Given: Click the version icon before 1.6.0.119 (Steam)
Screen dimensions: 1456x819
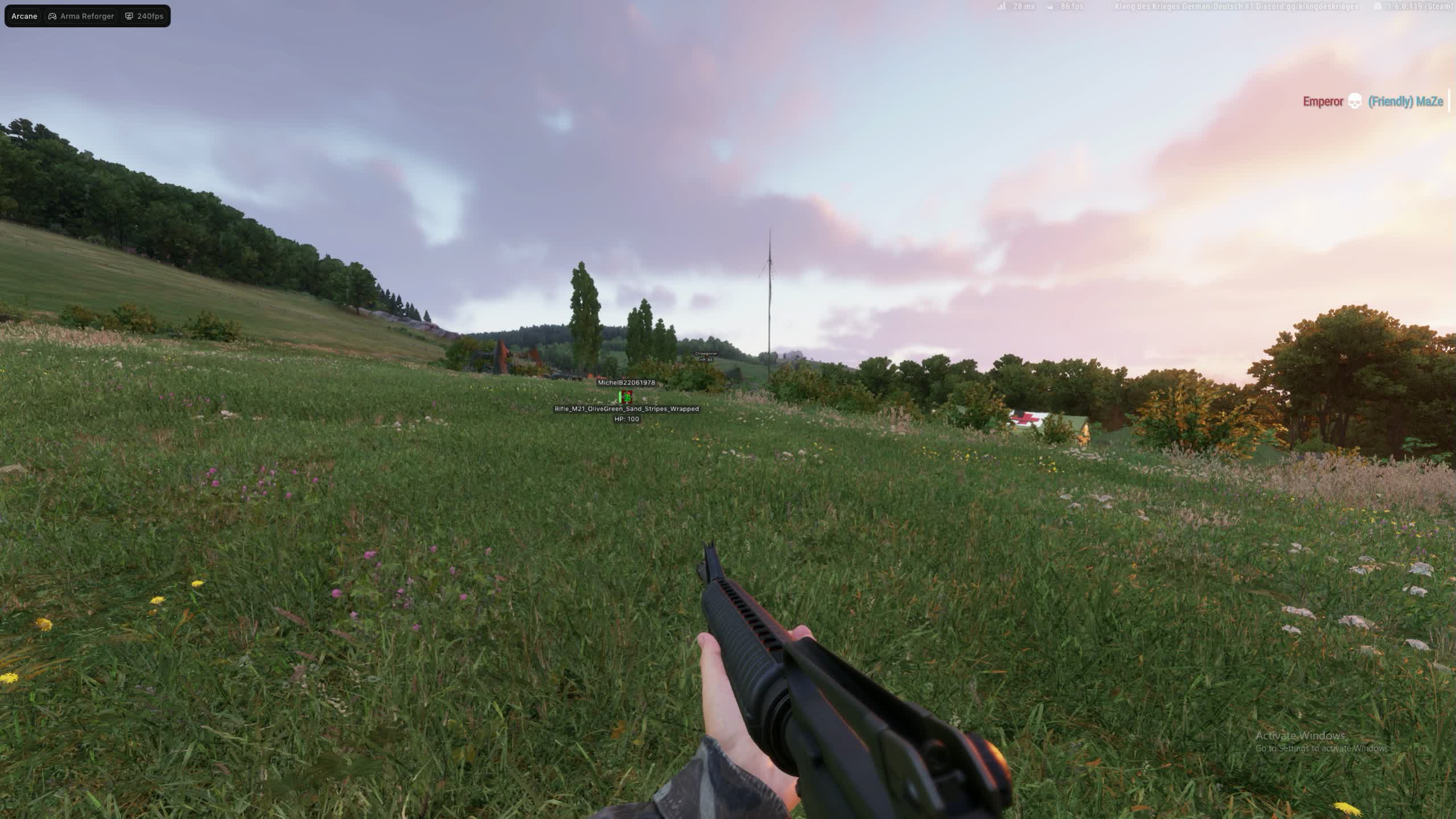Looking at the screenshot, I should 1377,7.
